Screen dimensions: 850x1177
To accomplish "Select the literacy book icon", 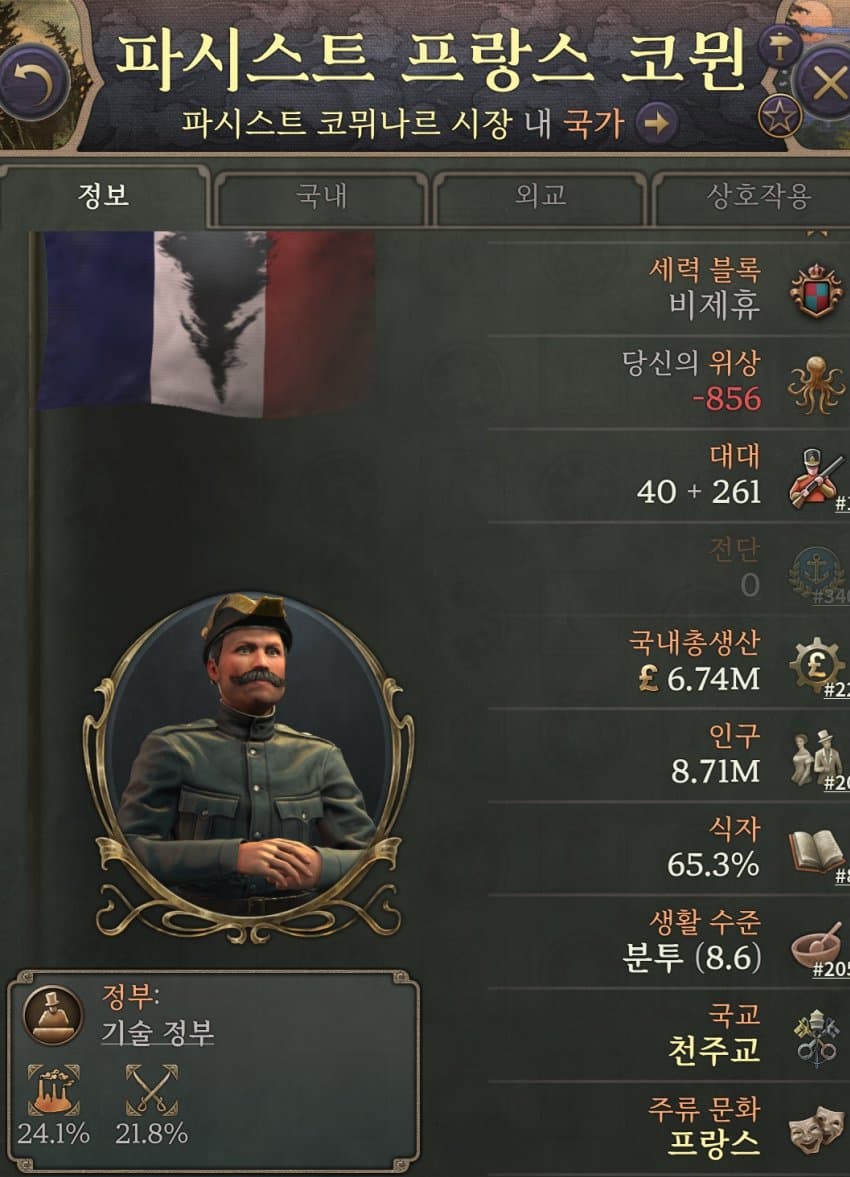I will 816,850.
